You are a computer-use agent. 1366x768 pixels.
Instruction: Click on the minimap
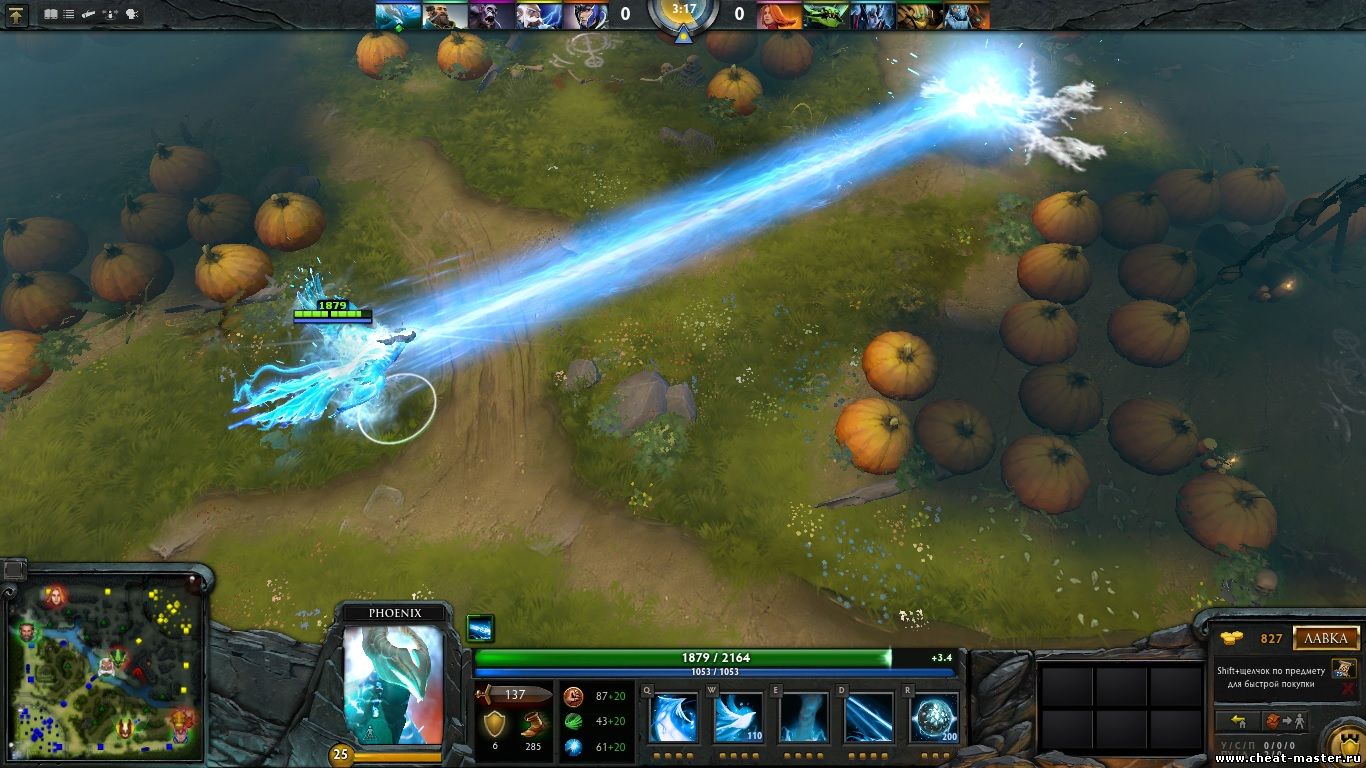point(103,665)
